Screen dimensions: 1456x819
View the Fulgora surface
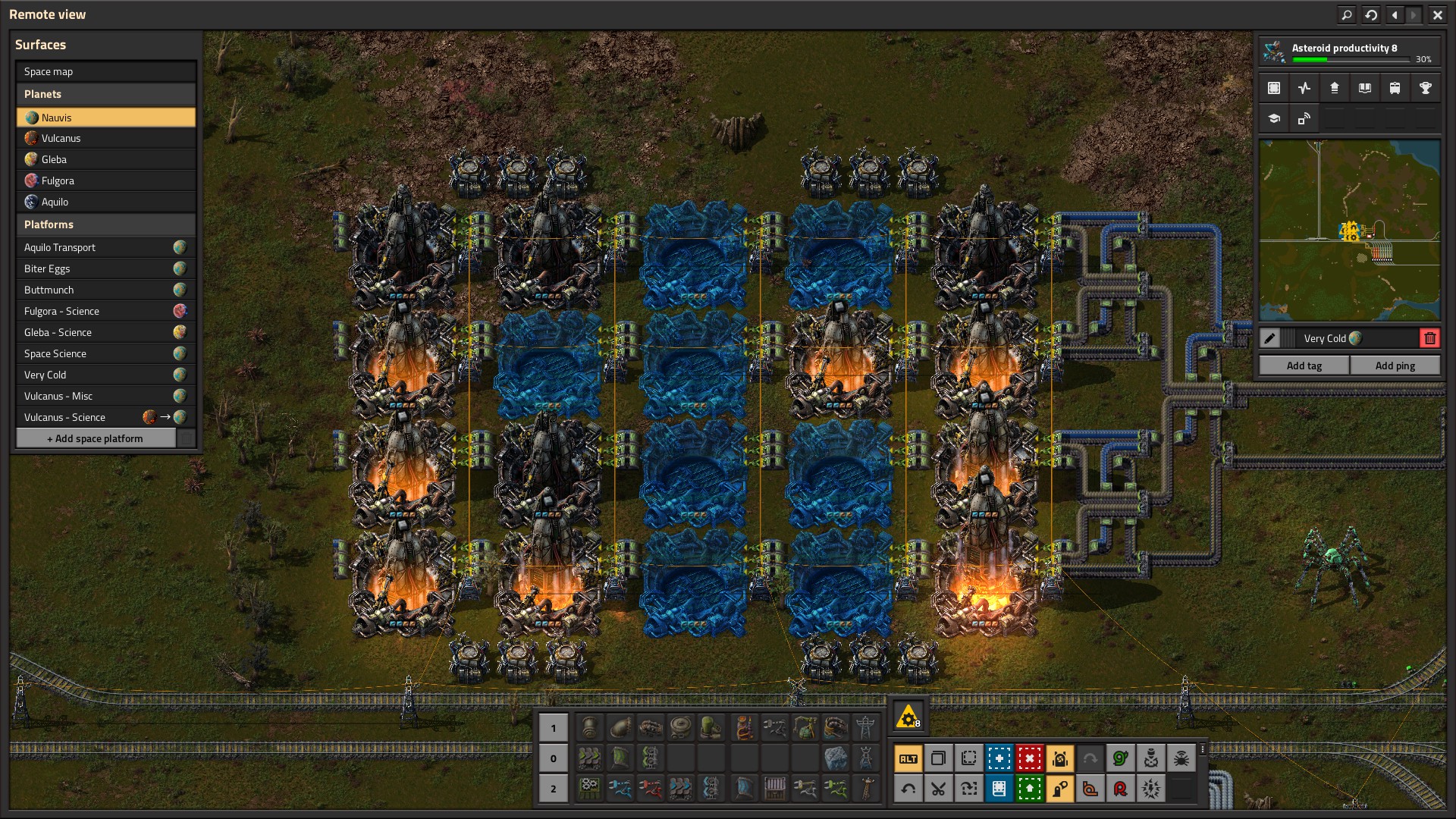click(105, 180)
